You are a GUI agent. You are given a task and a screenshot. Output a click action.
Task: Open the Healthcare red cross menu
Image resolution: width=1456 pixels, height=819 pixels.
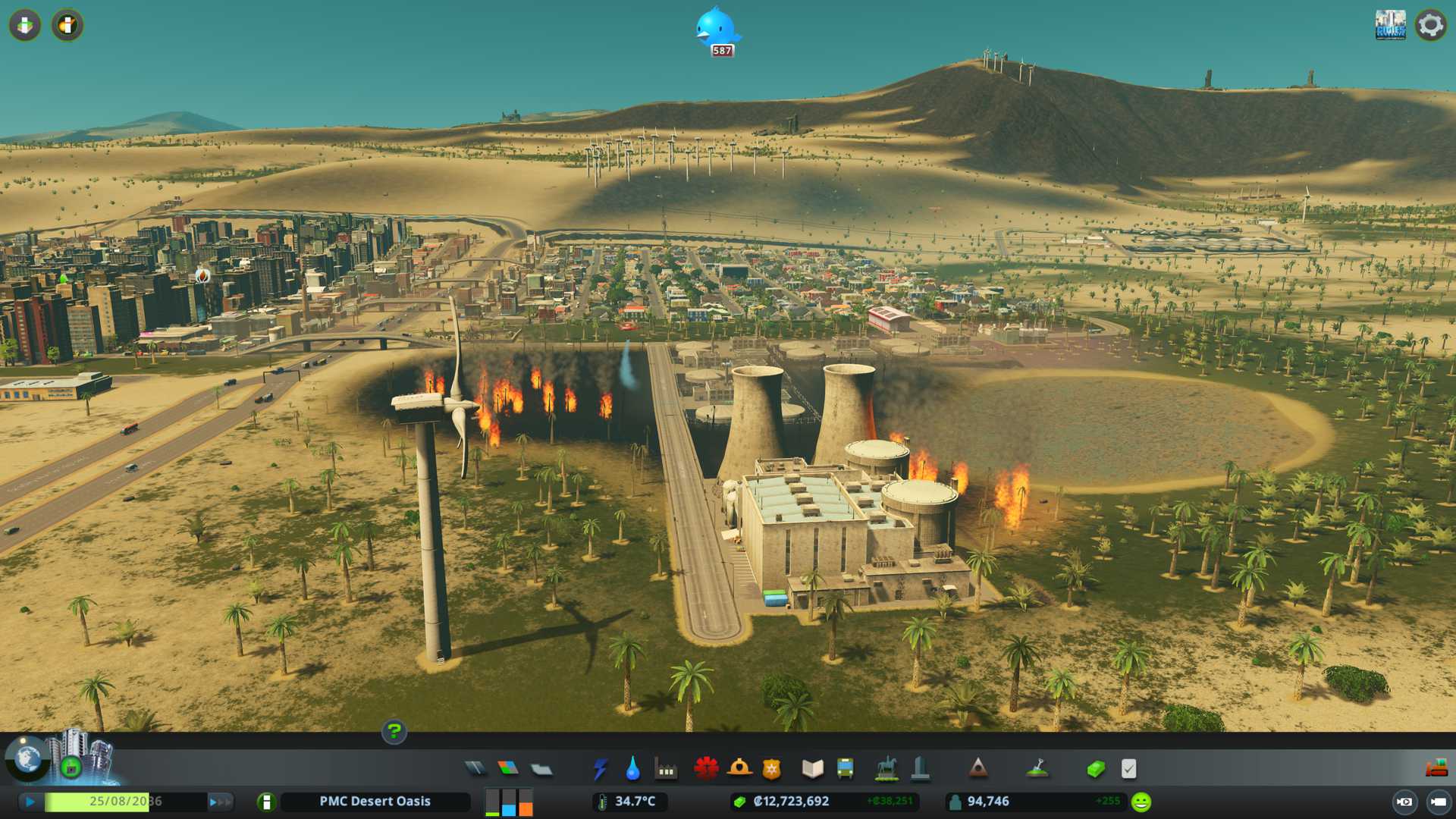(706, 769)
